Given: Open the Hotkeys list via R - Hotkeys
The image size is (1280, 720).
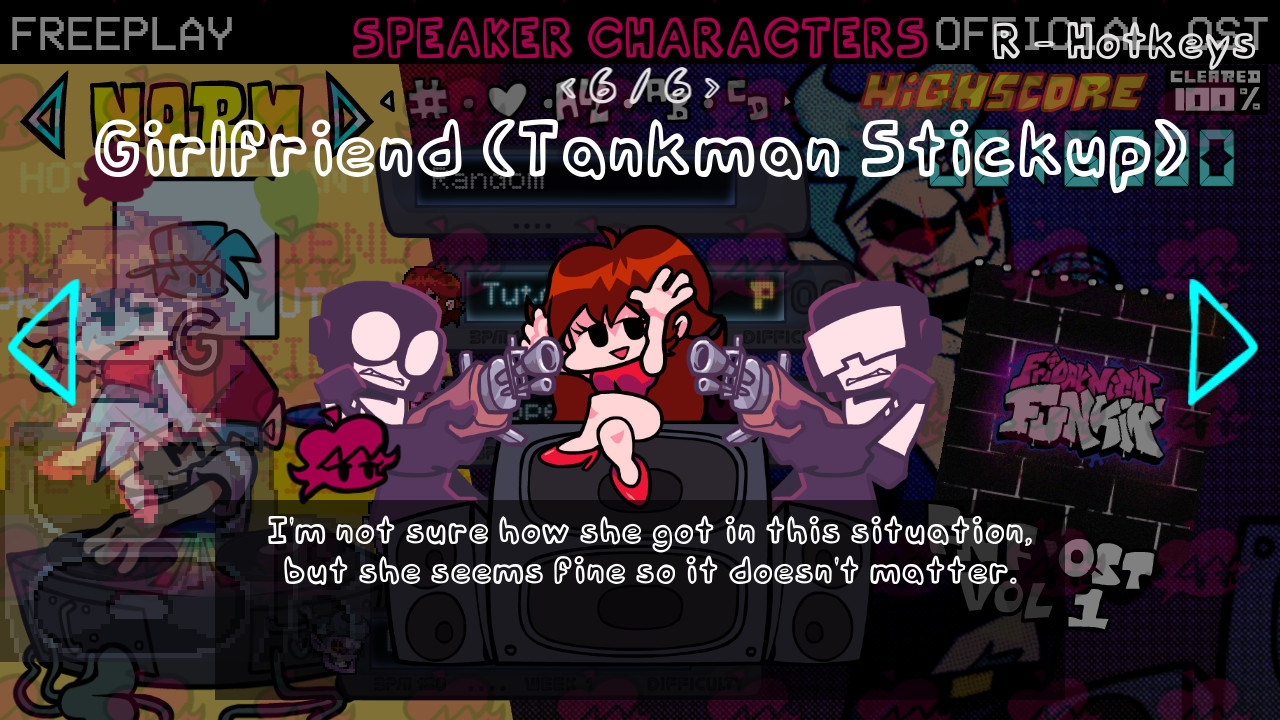Looking at the screenshot, I should (x=1118, y=40).
